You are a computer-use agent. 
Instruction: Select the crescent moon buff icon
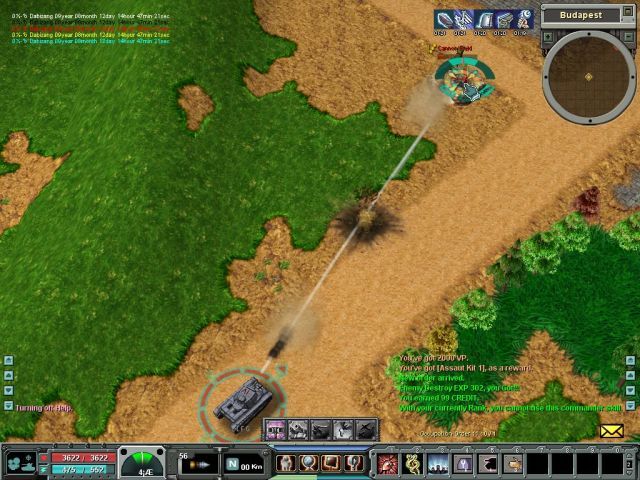[524, 19]
